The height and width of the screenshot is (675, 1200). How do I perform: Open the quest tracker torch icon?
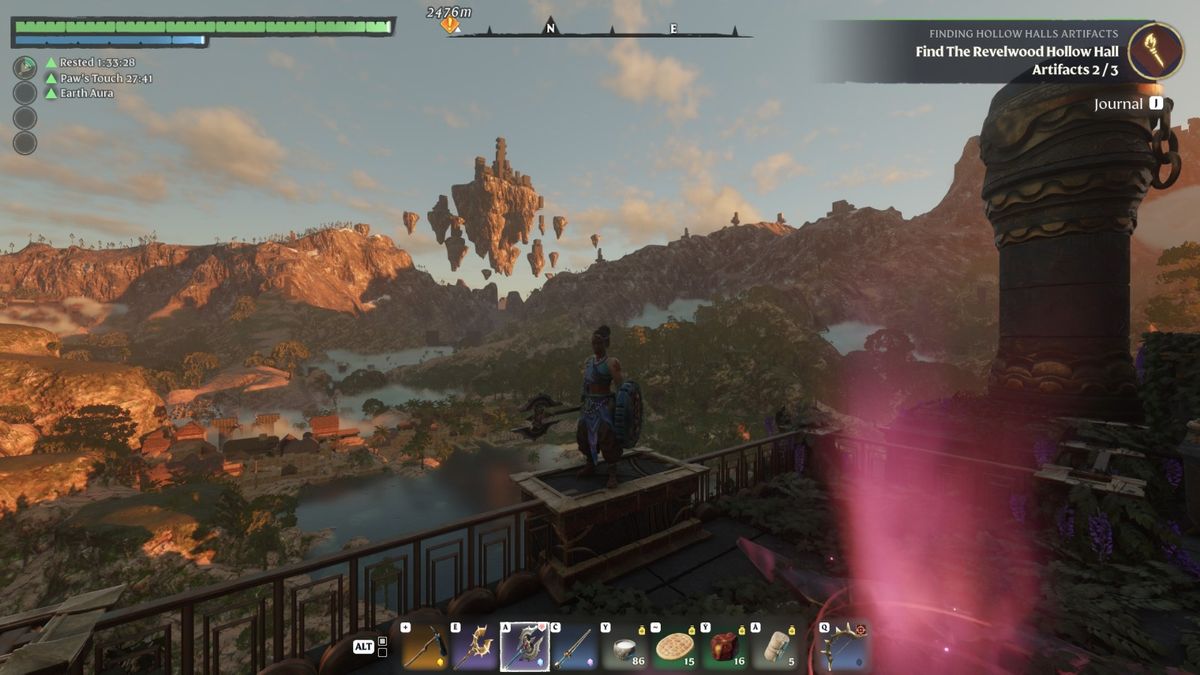click(1155, 50)
